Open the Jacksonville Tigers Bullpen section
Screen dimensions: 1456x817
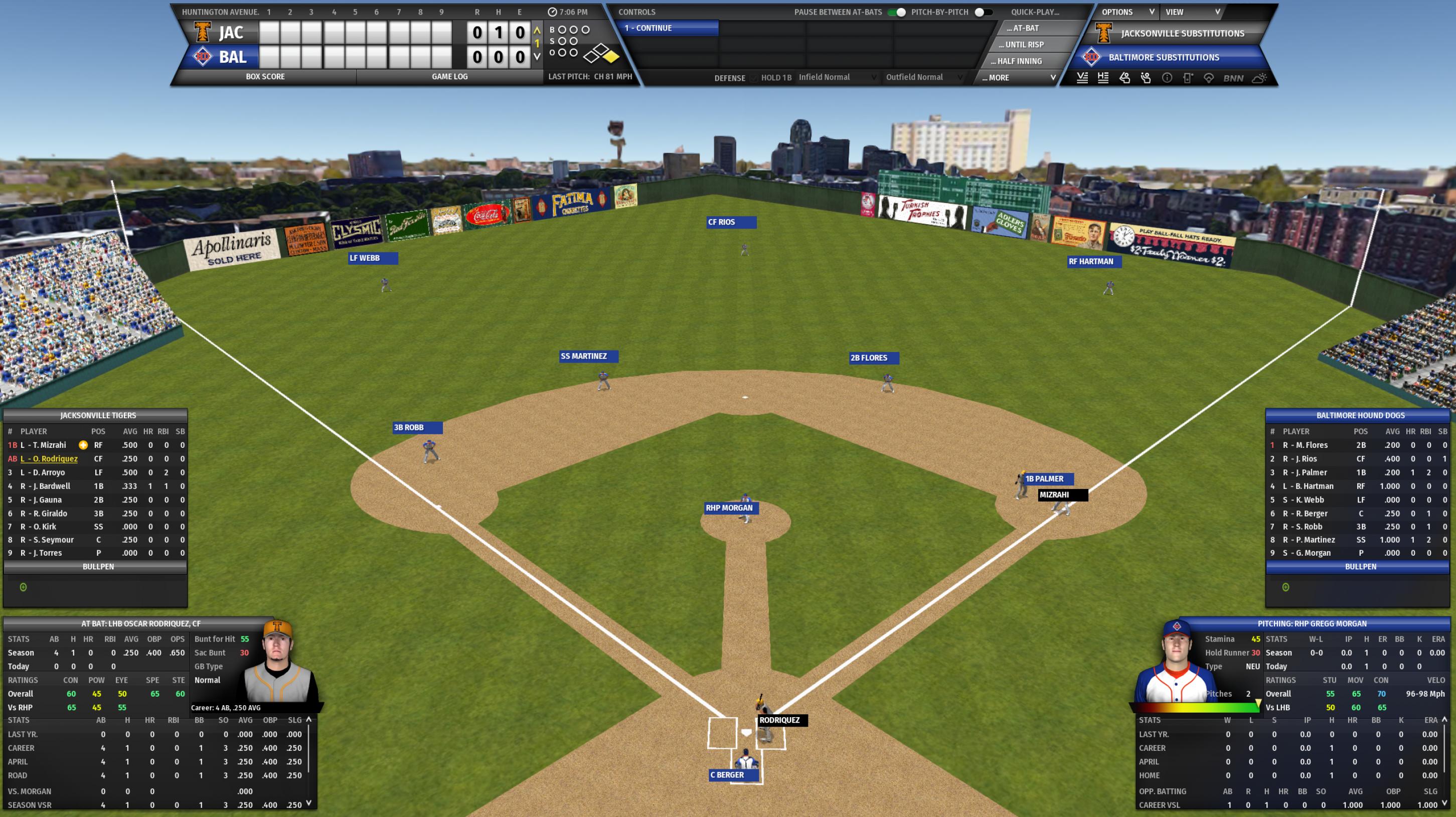point(98,567)
